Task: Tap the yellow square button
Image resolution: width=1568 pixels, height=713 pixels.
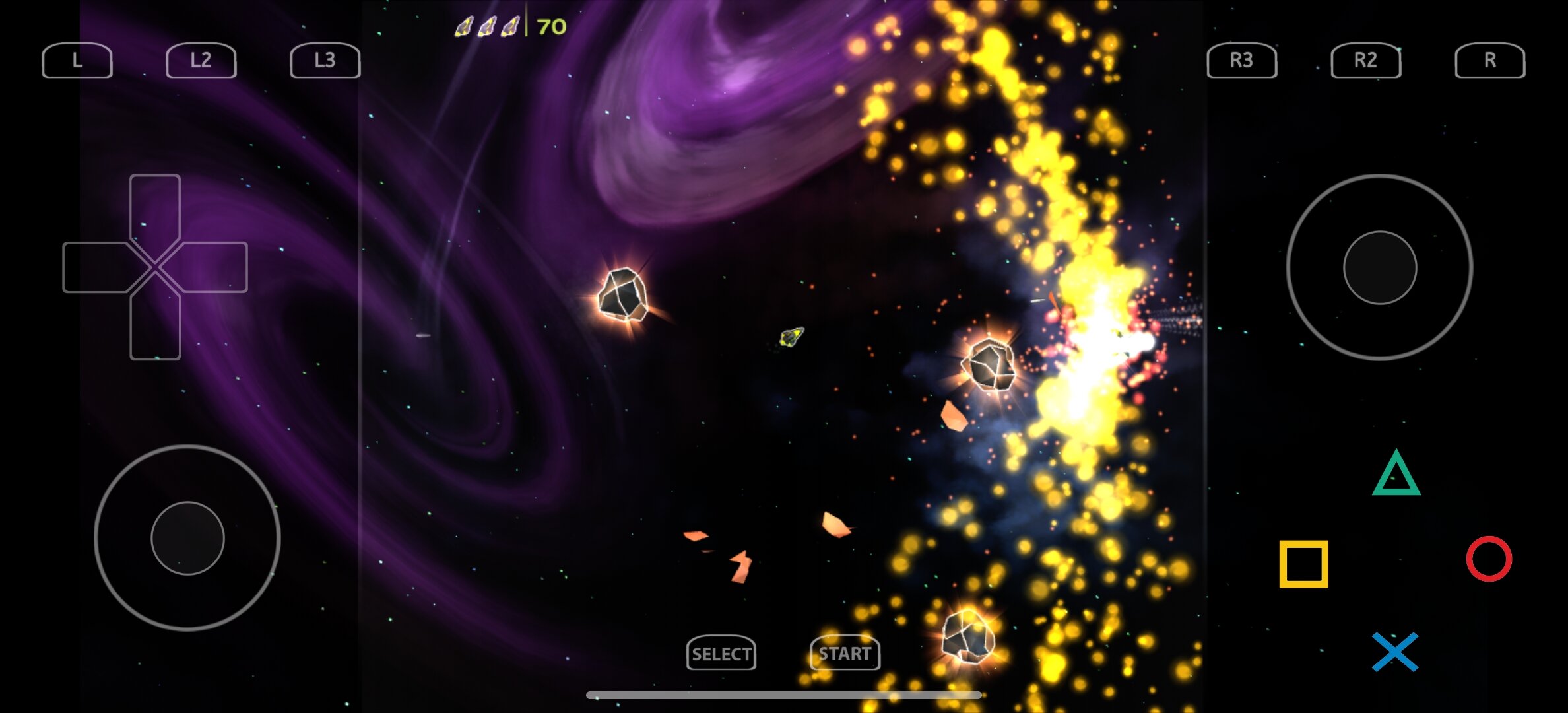Action: (1303, 564)
